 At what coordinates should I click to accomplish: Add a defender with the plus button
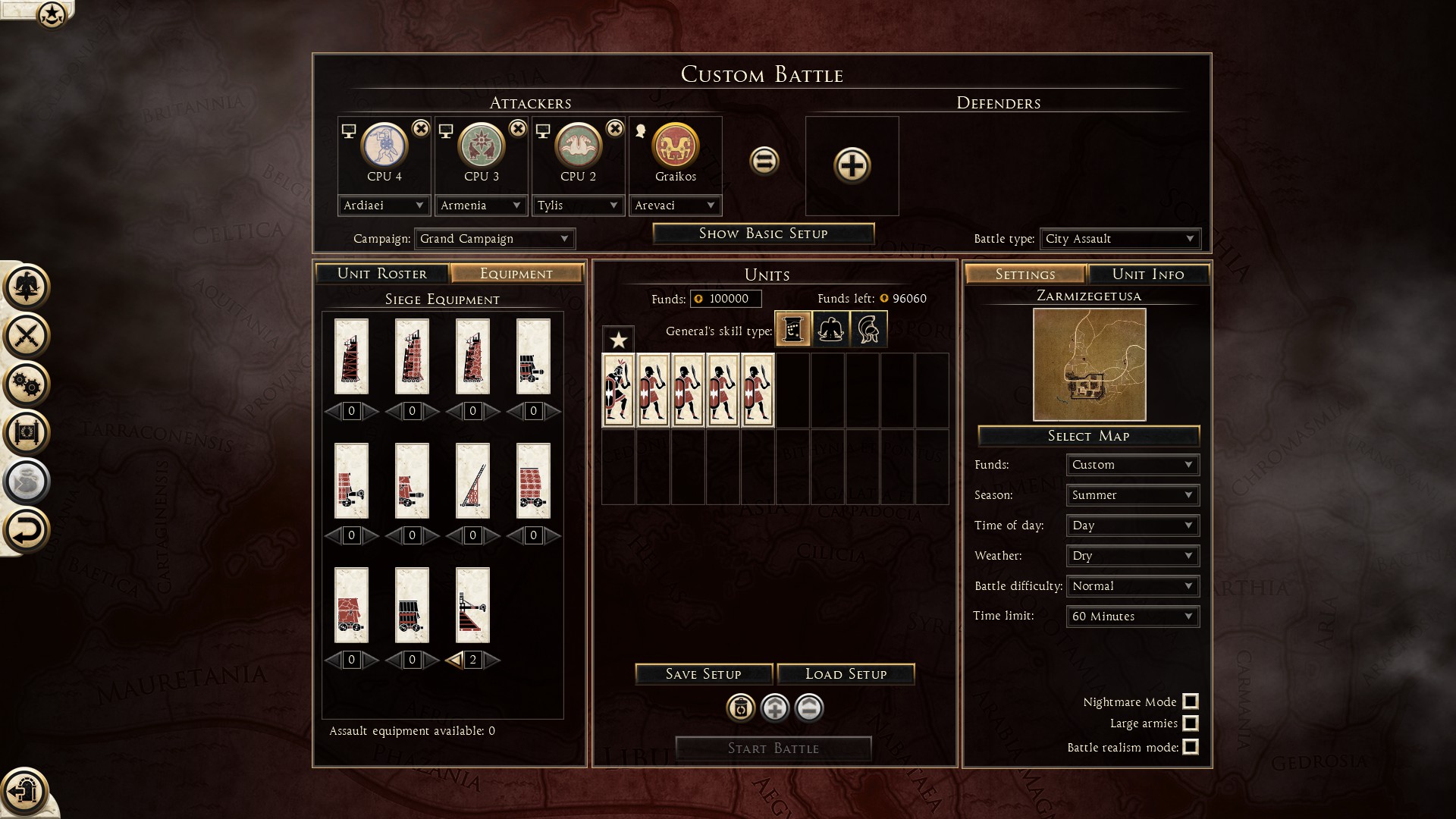tap(852, 165)
